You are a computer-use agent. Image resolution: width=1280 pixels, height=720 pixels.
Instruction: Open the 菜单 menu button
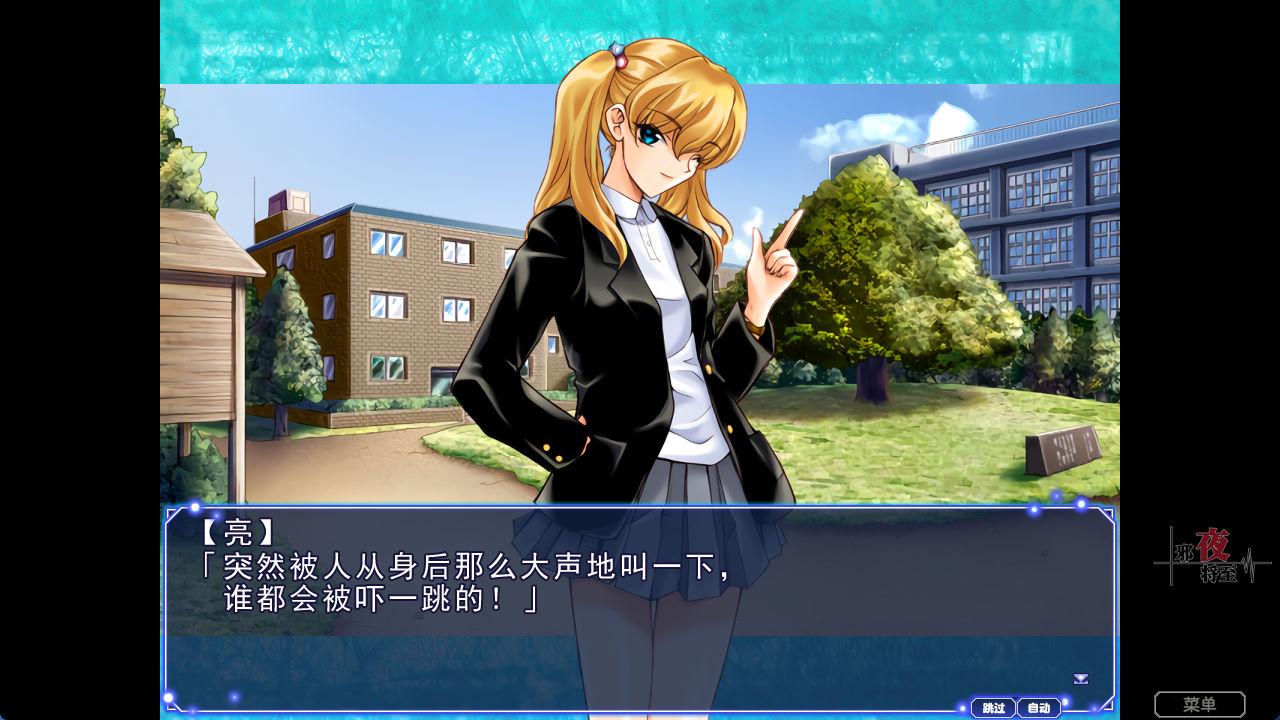1199,704
